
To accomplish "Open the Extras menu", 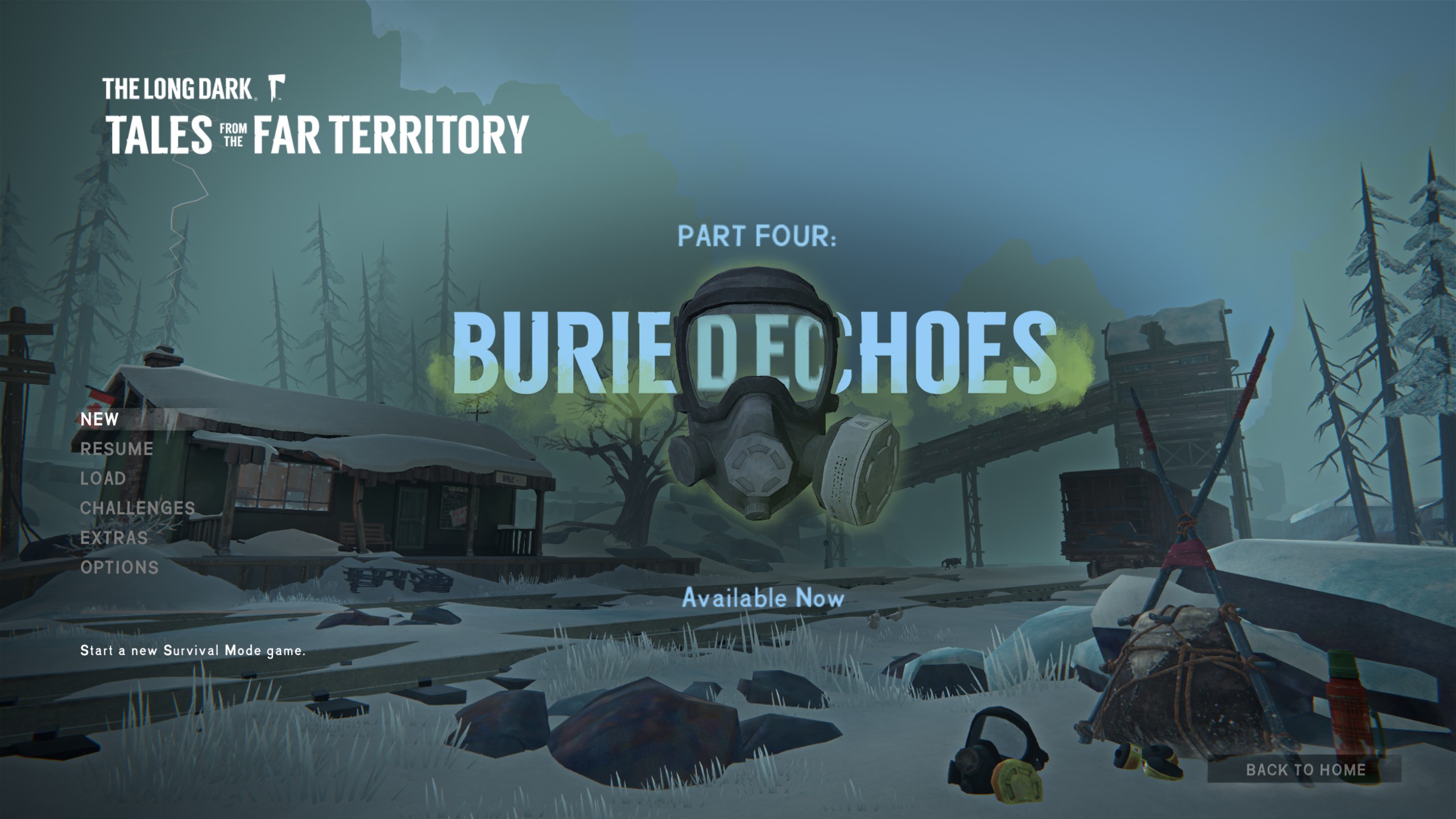I will (114, 537).
